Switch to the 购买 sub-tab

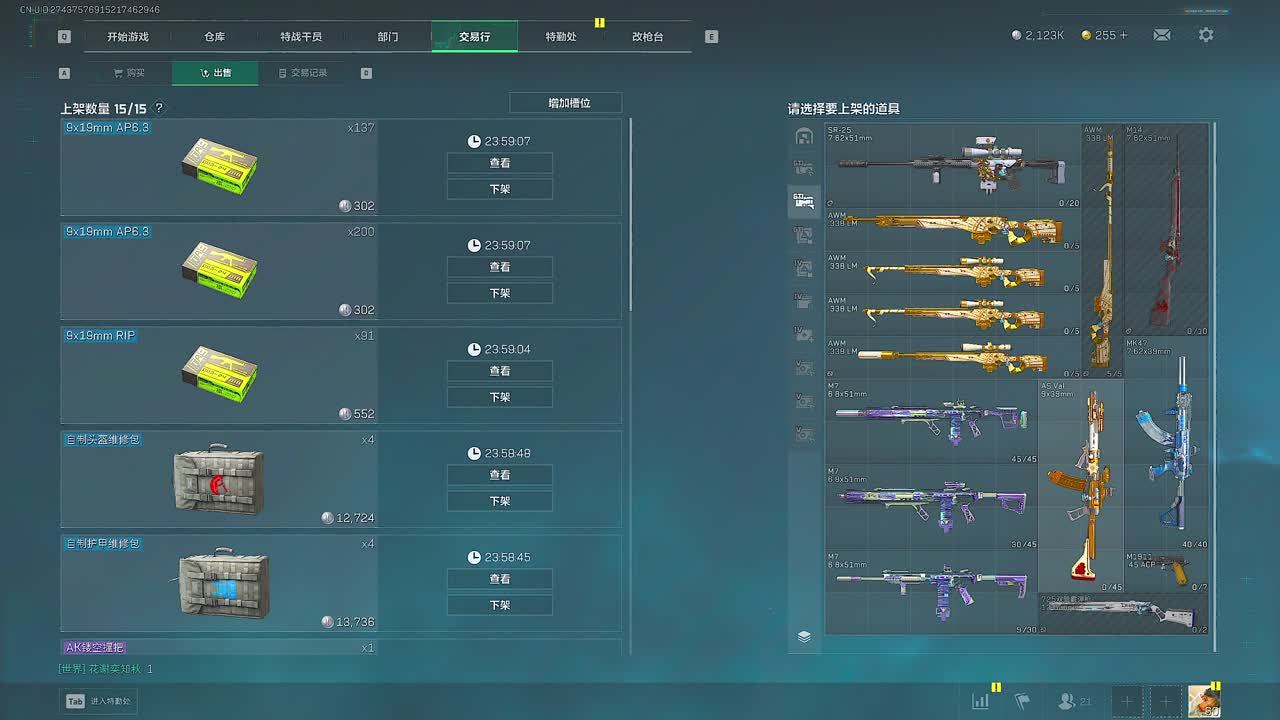[x=129, y=73]
